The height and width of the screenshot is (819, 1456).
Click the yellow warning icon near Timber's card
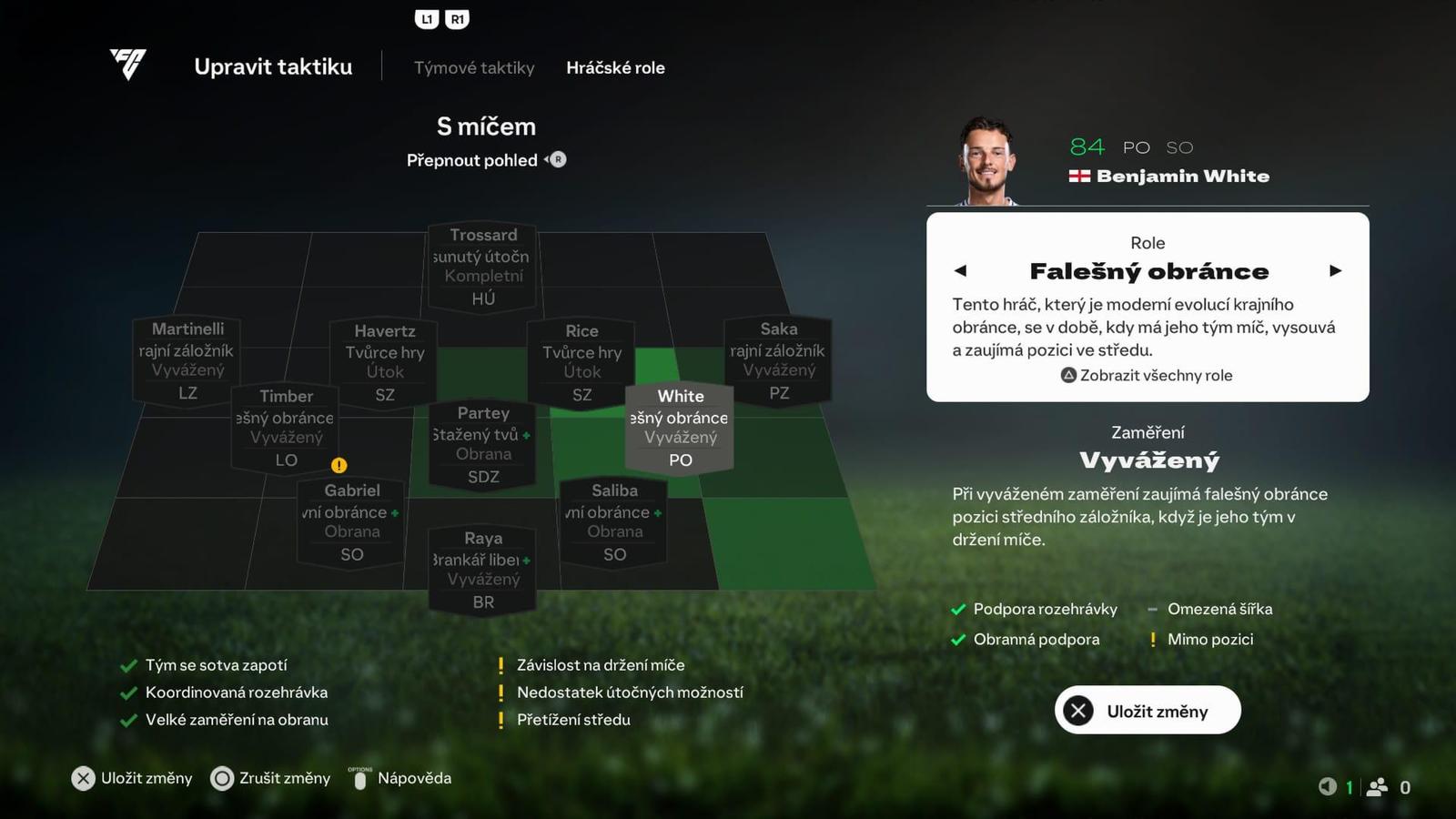tap(339, 465)
